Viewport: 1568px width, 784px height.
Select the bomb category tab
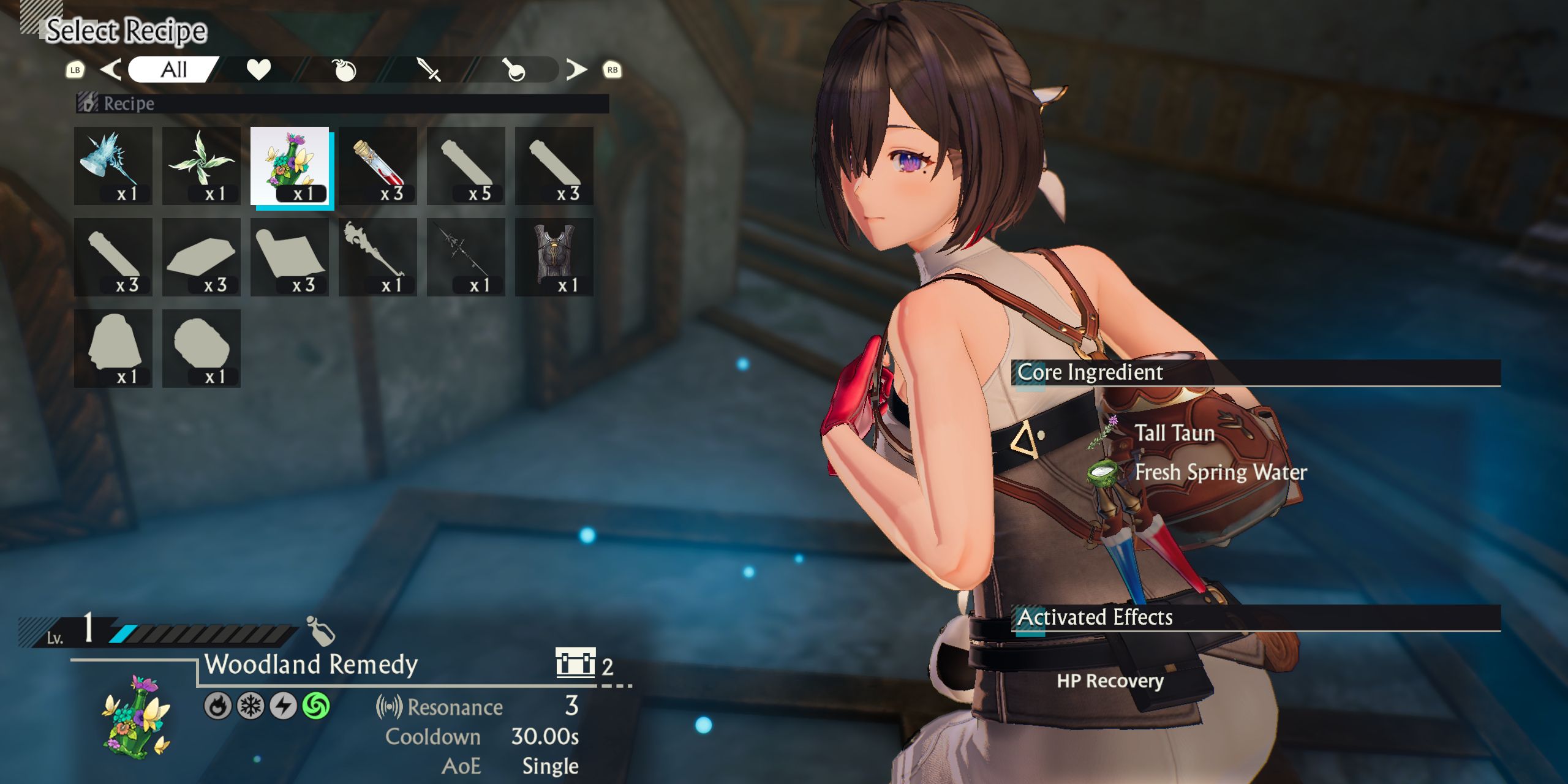click(x=344, y=70)
